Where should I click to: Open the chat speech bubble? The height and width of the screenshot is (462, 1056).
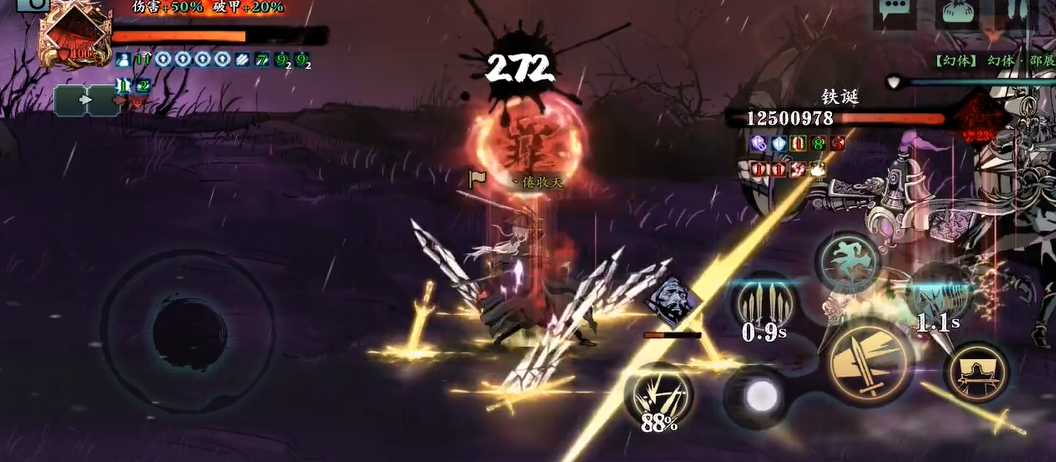895,12
